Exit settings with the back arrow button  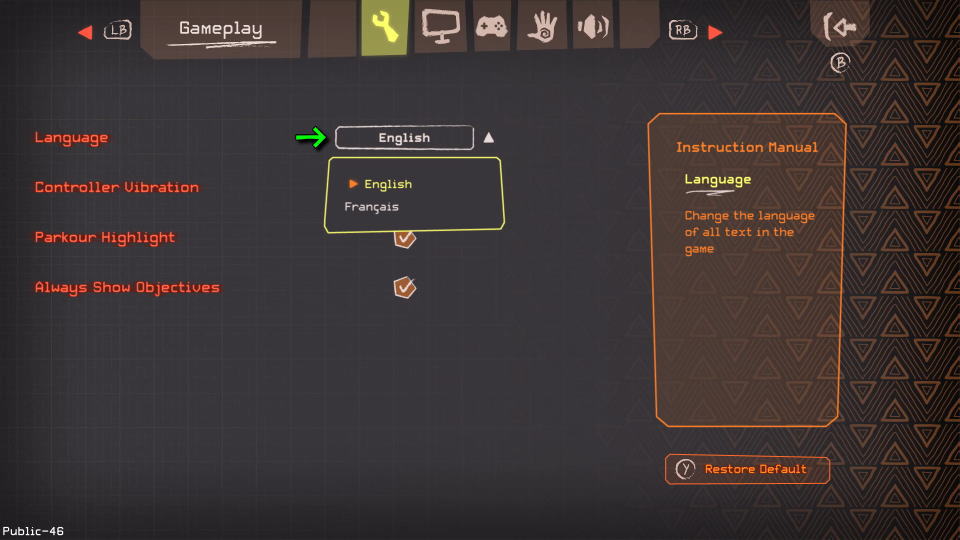[839, 27]
